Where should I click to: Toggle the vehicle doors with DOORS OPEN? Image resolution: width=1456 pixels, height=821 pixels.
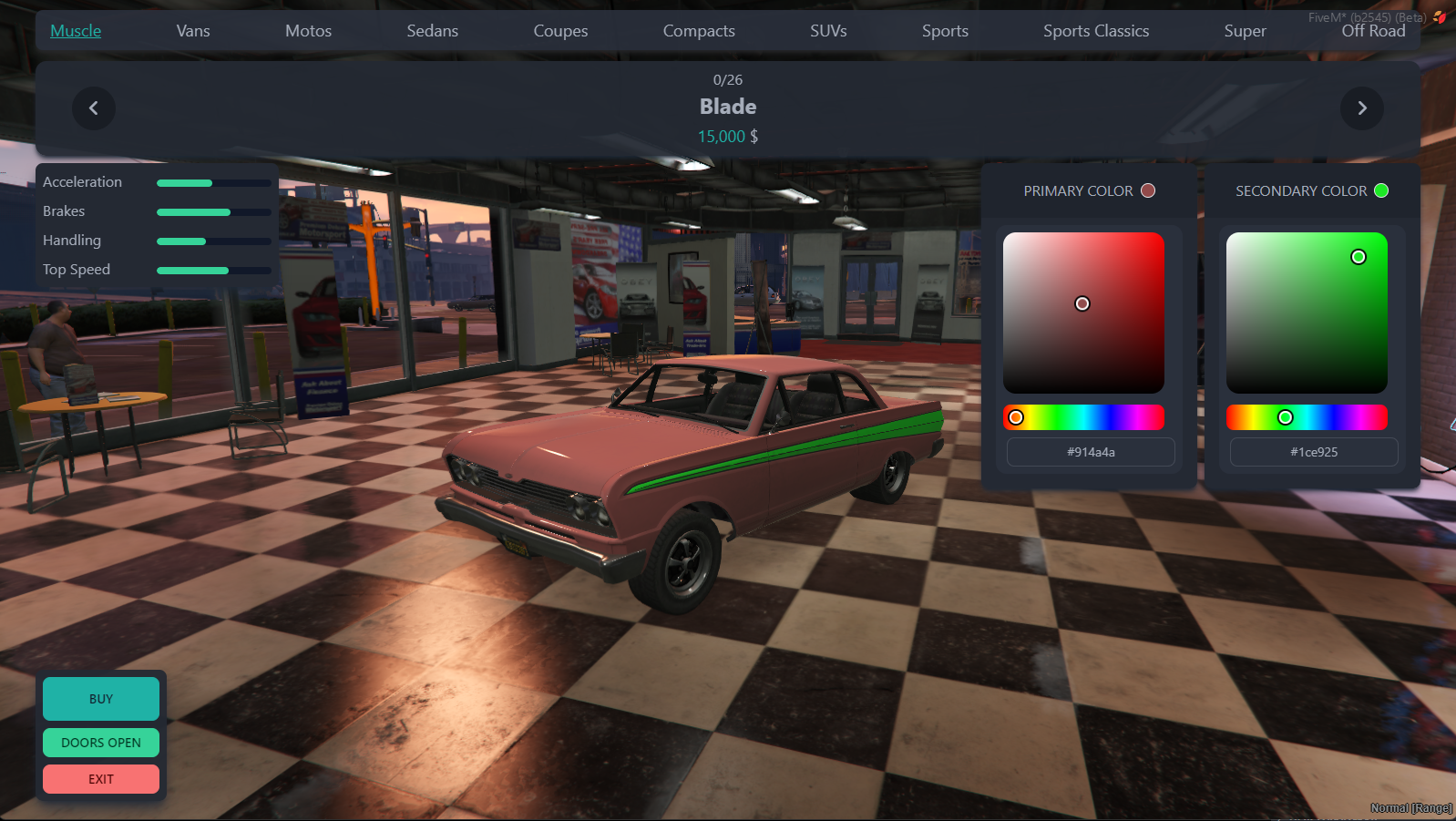coord(100,743)
